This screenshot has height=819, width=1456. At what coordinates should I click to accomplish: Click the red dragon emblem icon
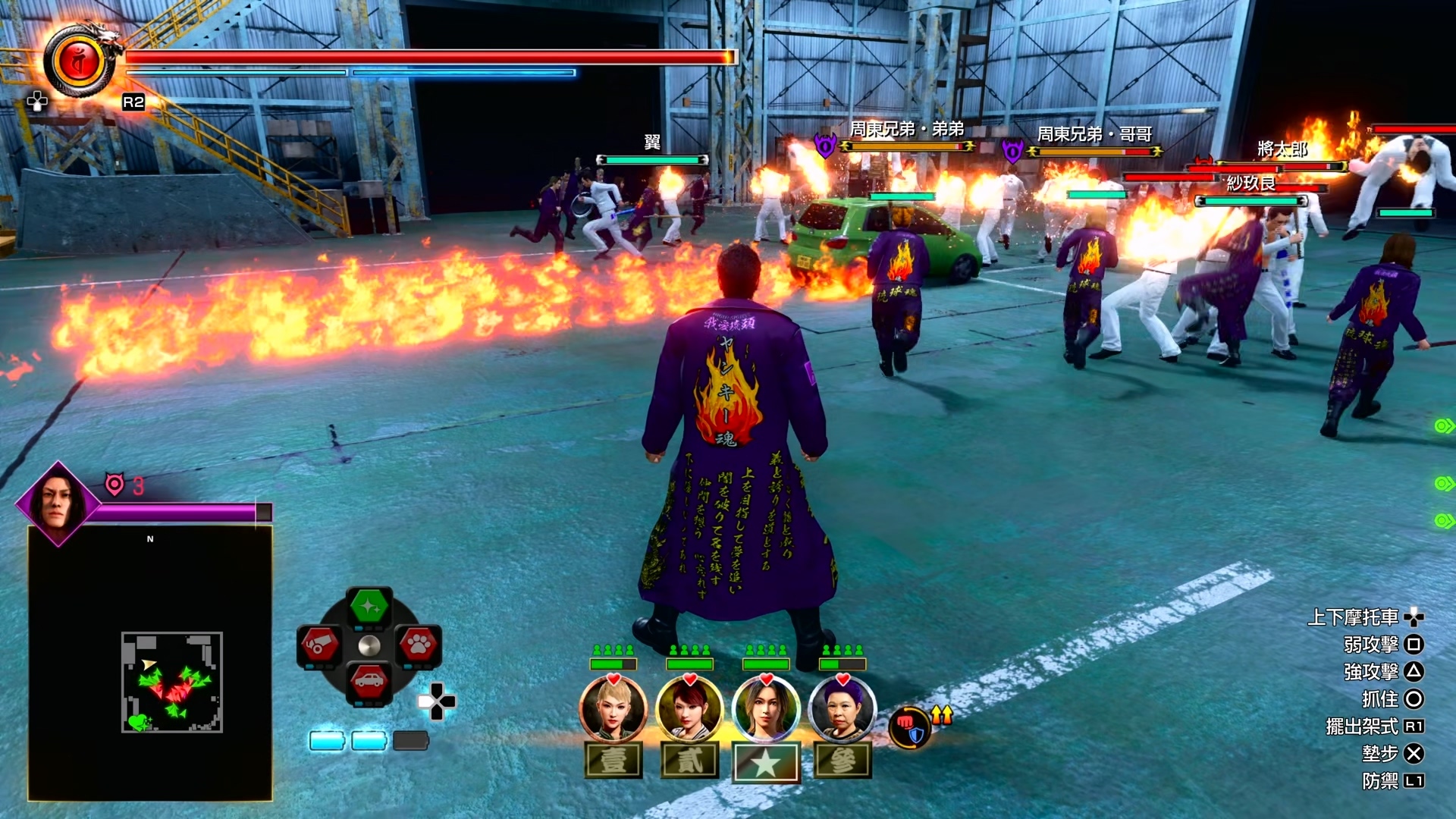[80, 62]
